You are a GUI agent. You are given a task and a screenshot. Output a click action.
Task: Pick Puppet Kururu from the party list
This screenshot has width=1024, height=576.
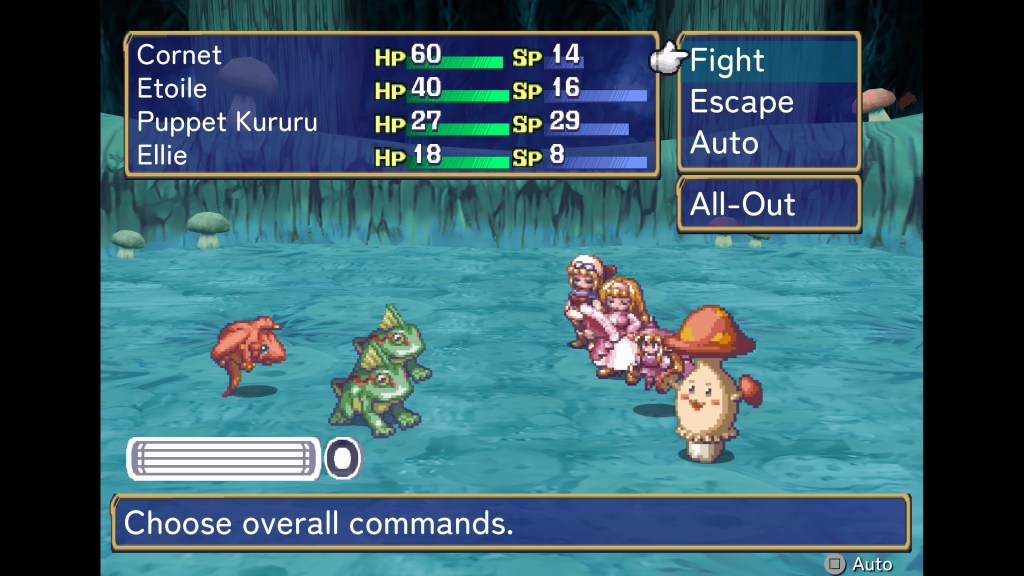[227, 122]
